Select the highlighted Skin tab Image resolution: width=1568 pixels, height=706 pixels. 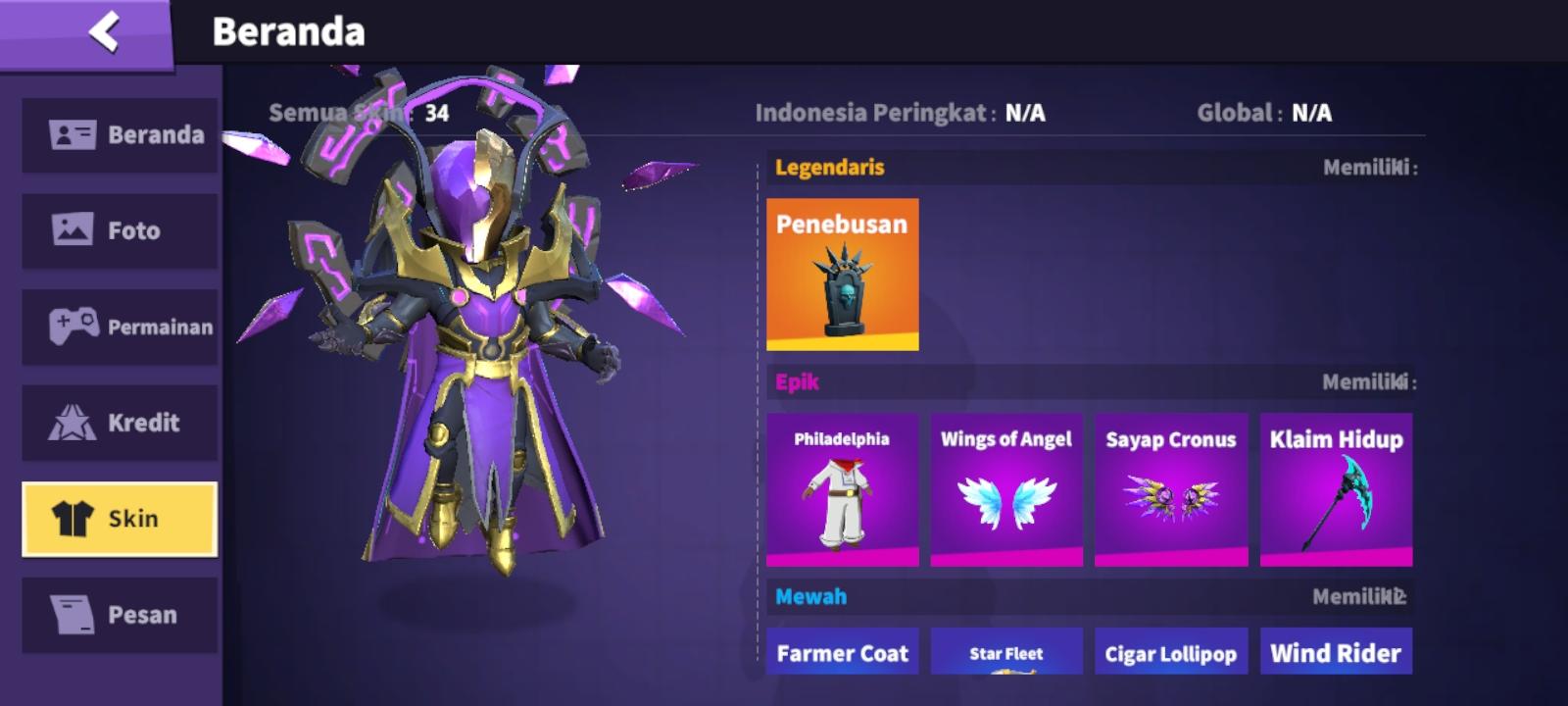120,519
